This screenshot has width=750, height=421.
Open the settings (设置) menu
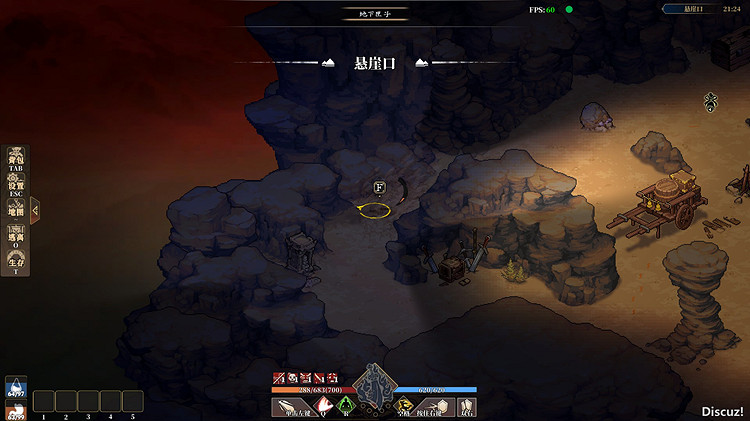point(15,184)
